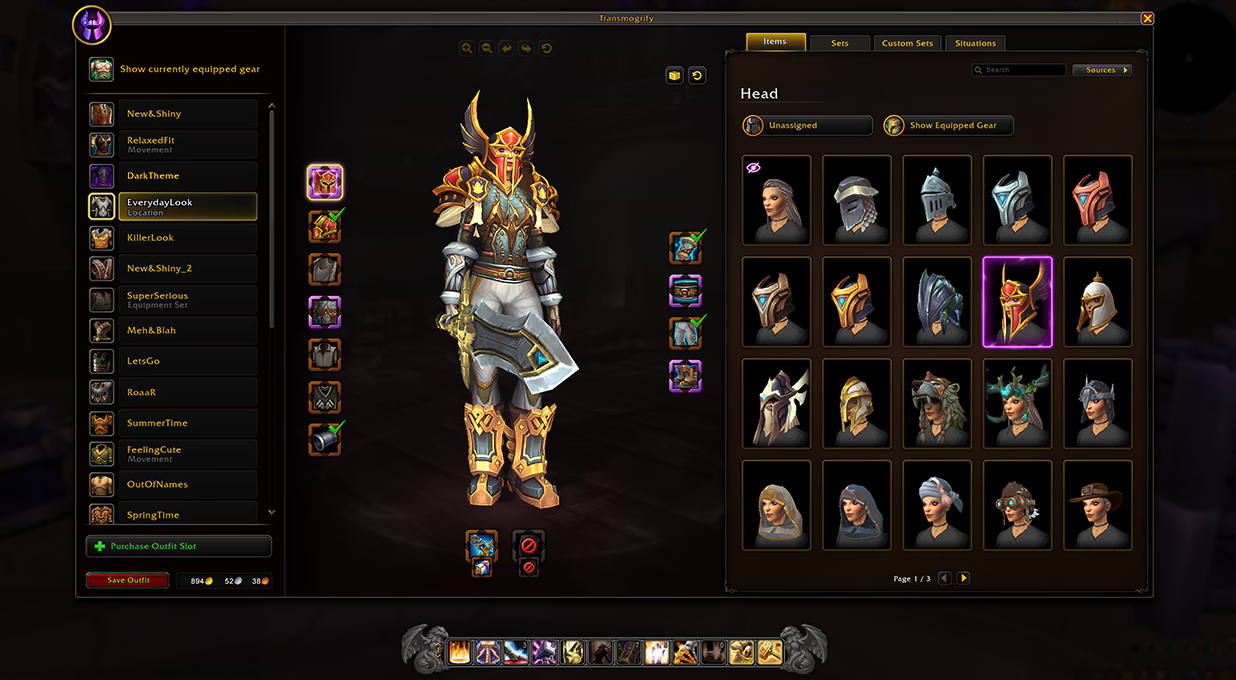The height and width of the screenshot is (680, 1236).
Task: Select the cowboy hat appearance
Action: 1098,505
